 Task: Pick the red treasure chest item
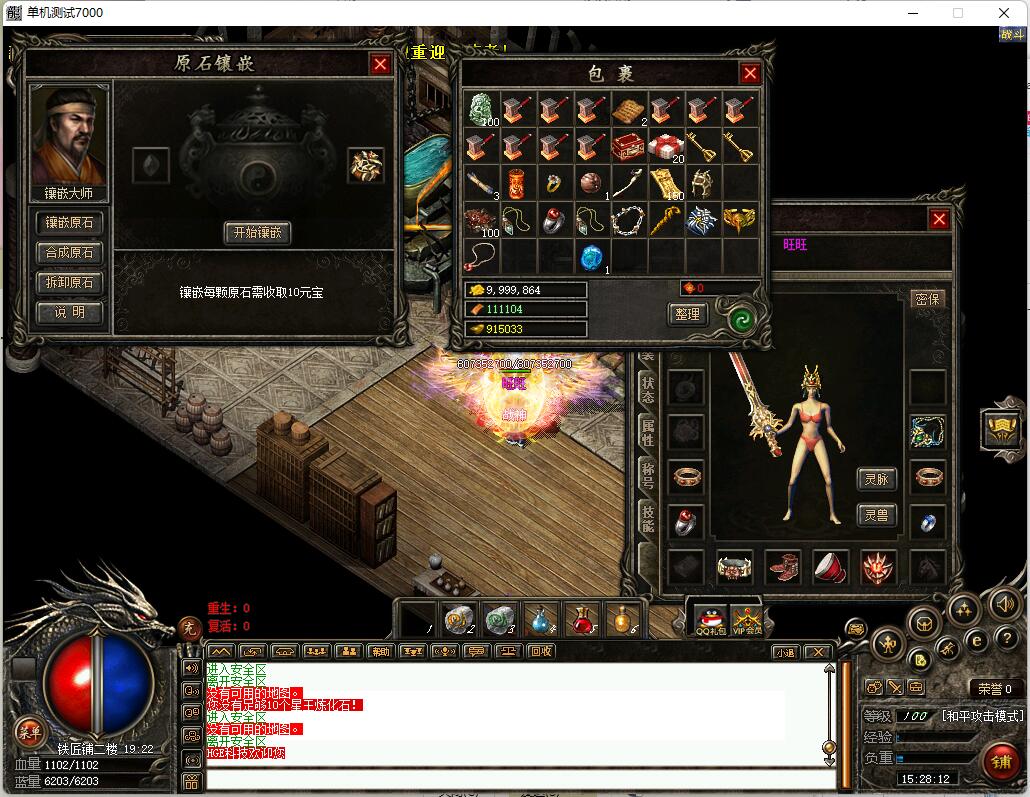click(x=628, y=146)
